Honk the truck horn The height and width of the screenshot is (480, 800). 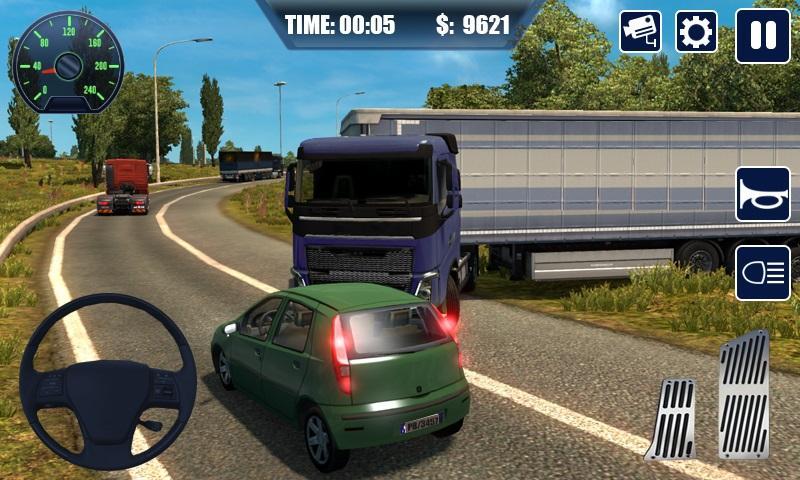tap(762, 194)
